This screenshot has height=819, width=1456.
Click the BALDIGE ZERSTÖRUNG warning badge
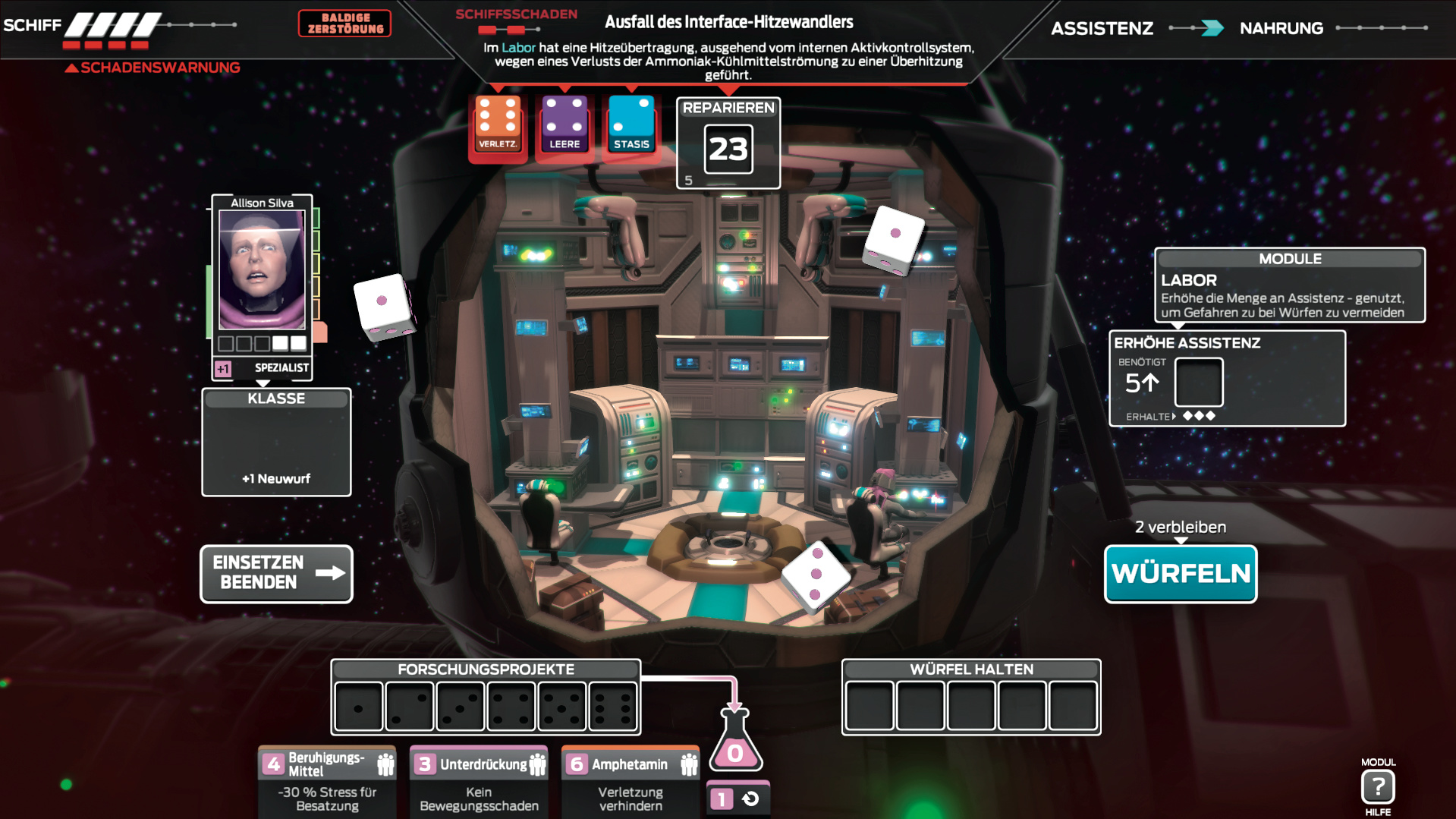[345, 24]
